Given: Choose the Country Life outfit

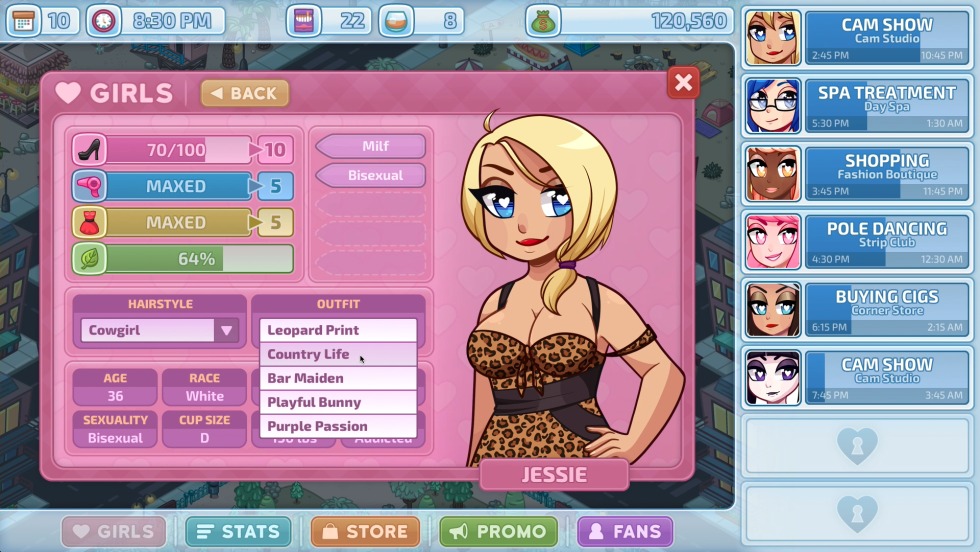Looking at the screenshot, I should click(337, 354).
